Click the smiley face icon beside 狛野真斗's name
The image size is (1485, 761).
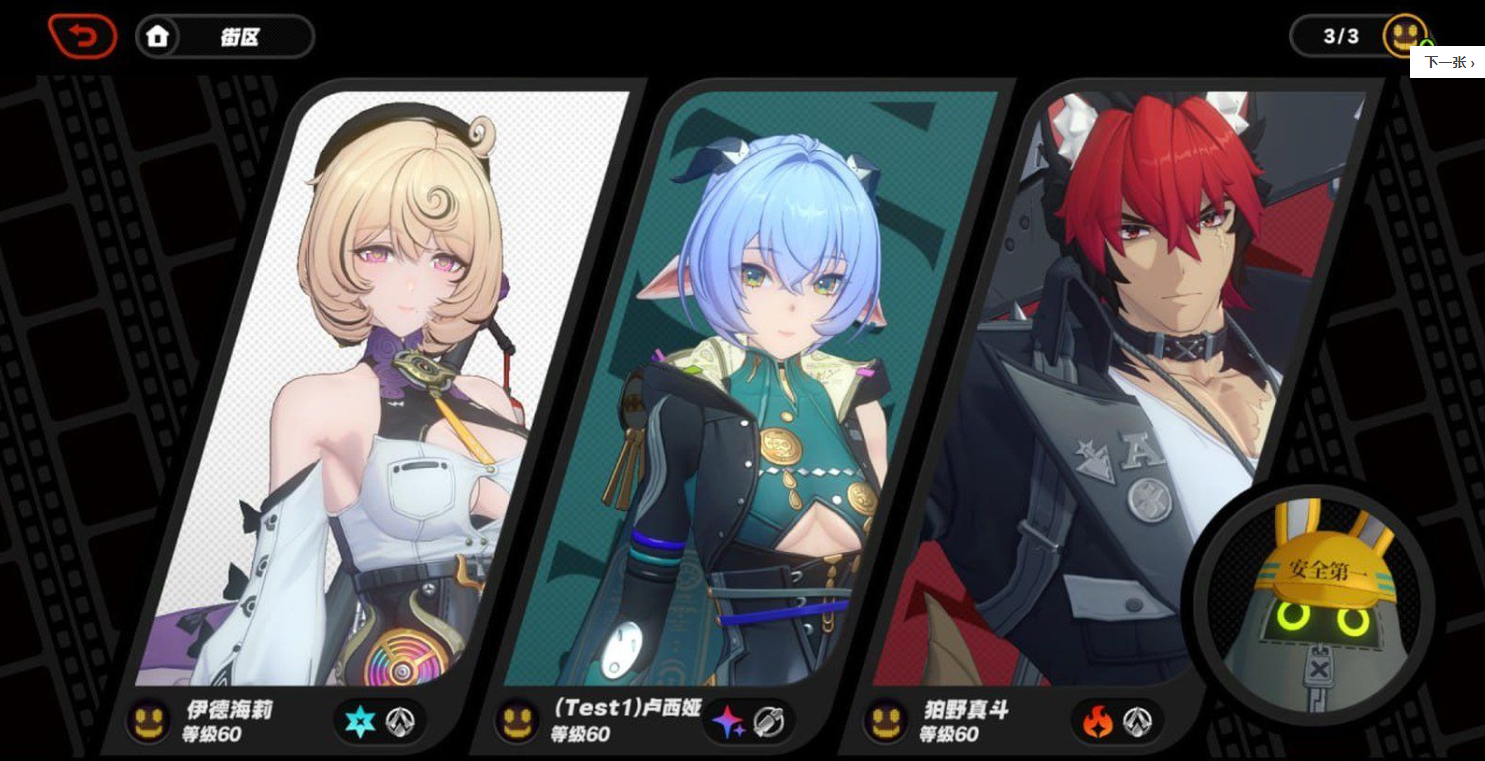[888, 722]
